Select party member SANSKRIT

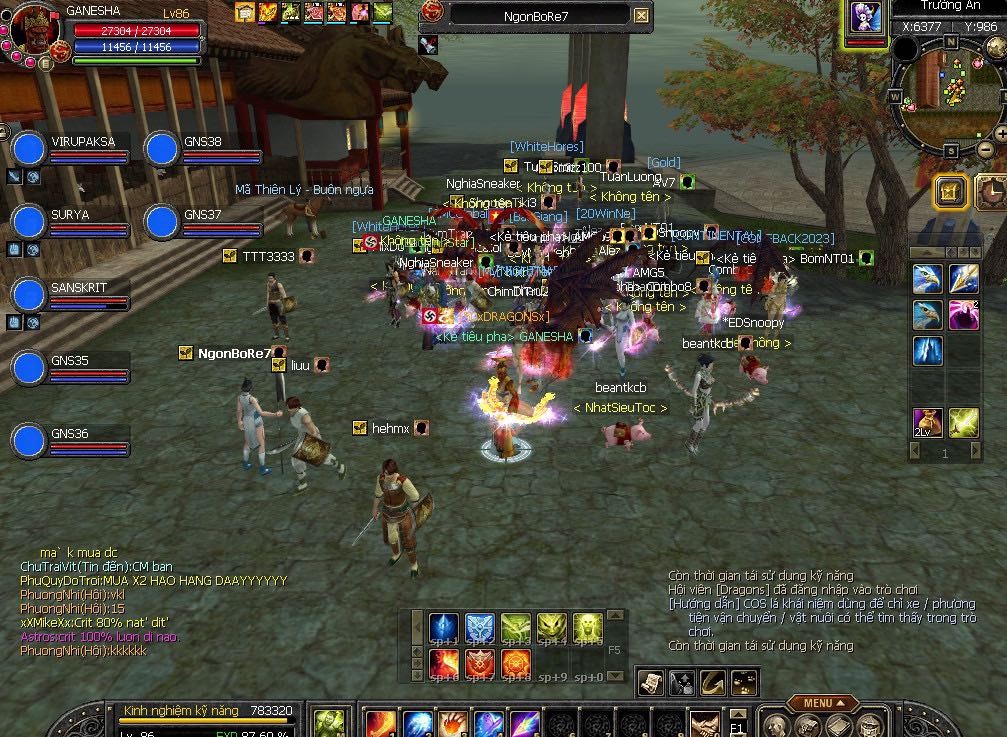pyautogui.click(x=29, y=294)
